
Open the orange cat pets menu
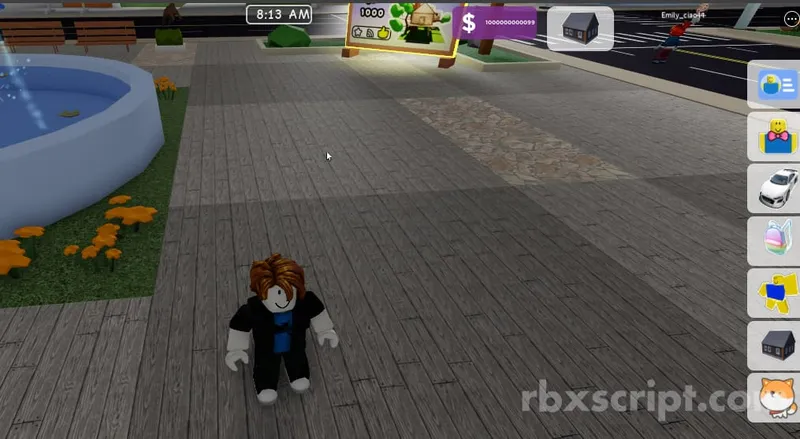776,395
